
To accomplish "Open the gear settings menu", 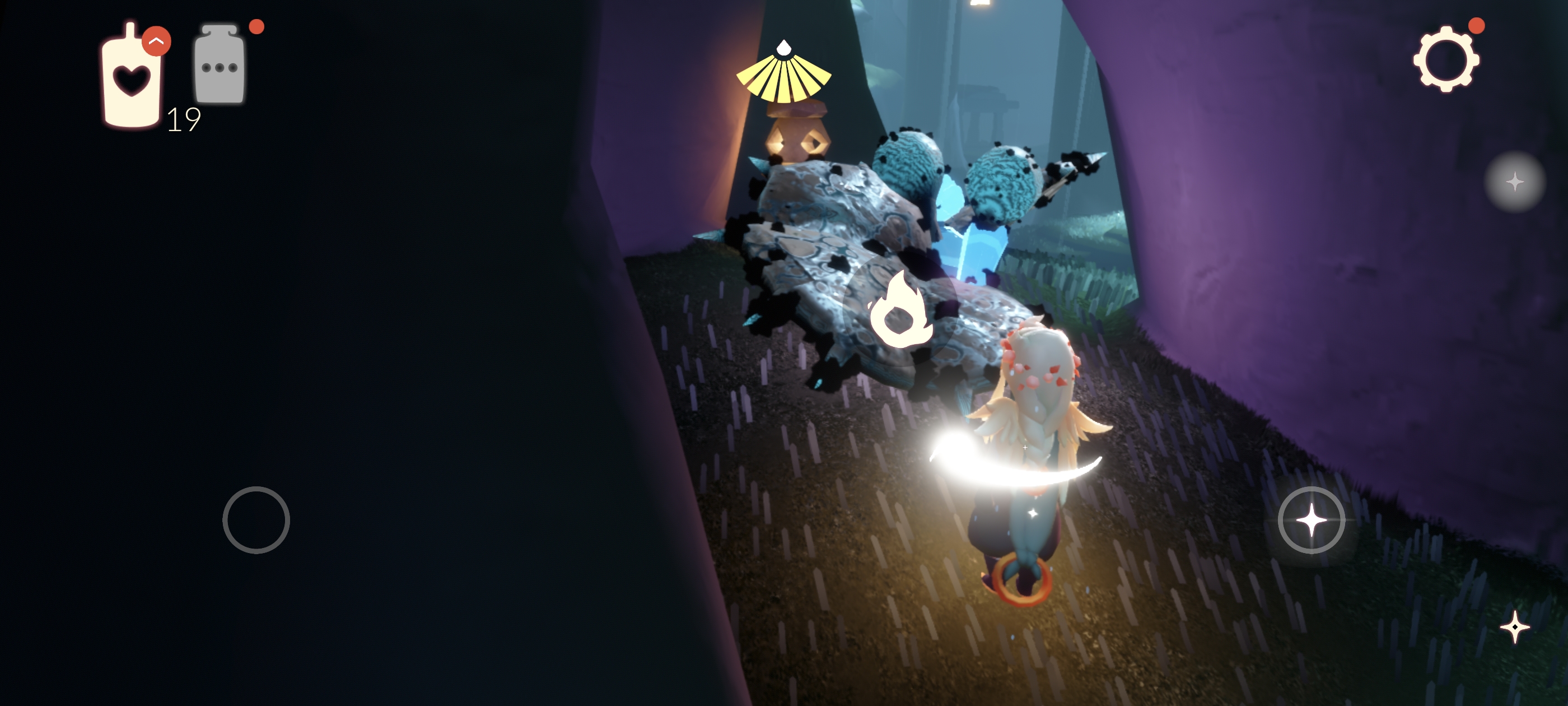I will click(1446, 60).
